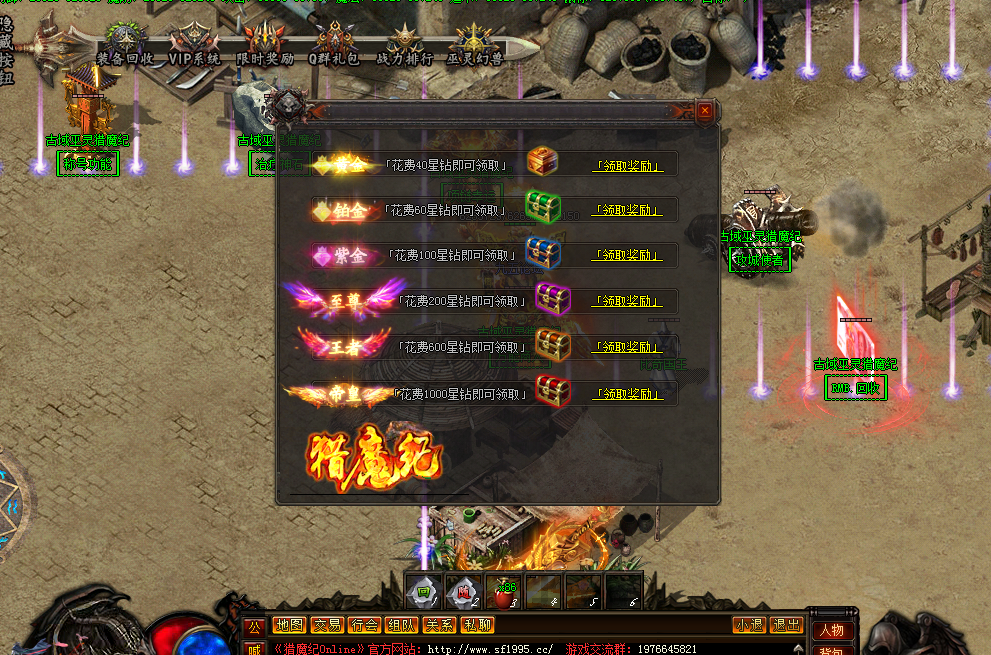The width and height of the screenshot is (991, 655).
Task: Open the 人物 character panel
Action: coord(831,631)
